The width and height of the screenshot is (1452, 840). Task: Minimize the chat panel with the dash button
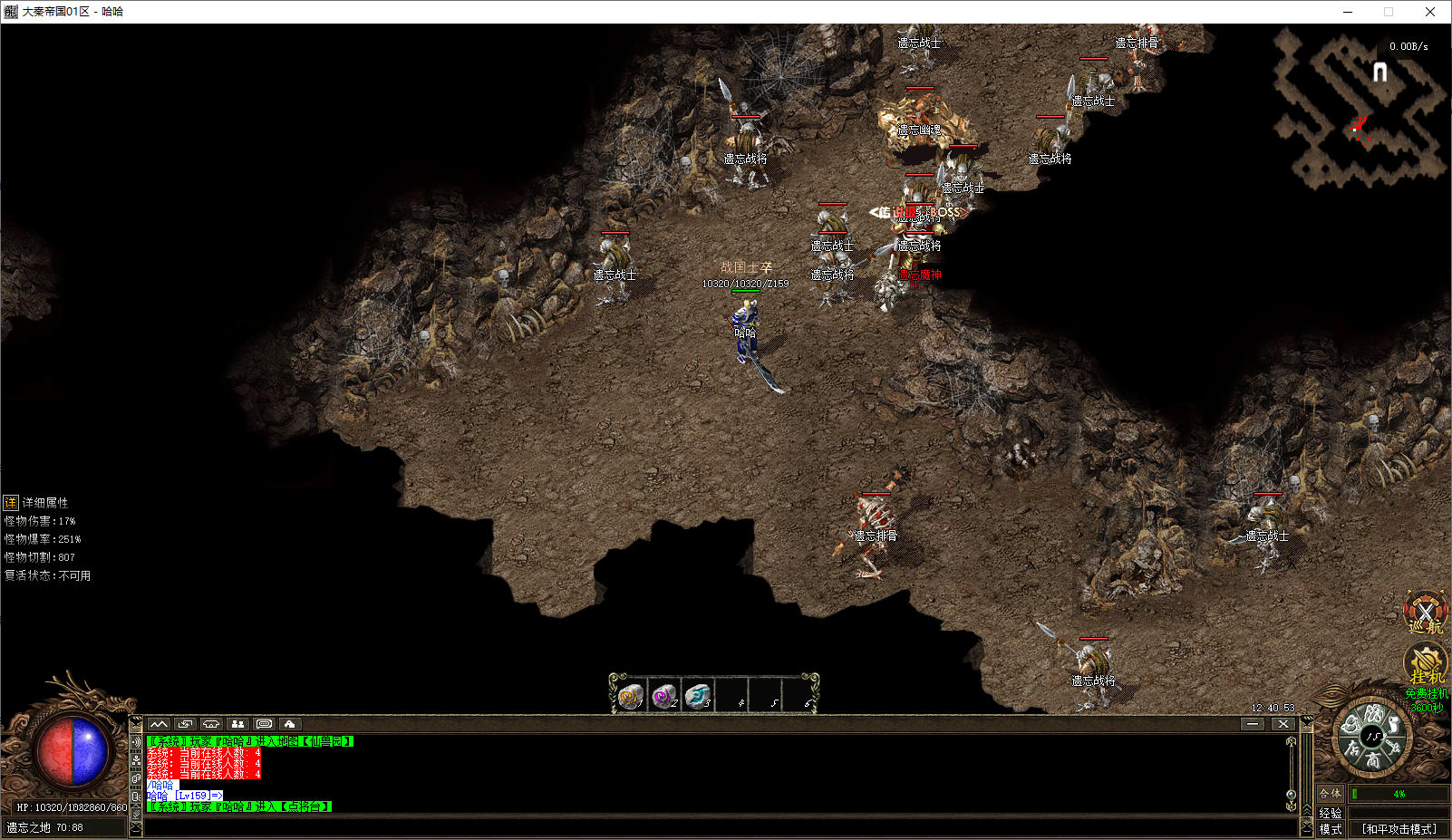click(1253, 724)
